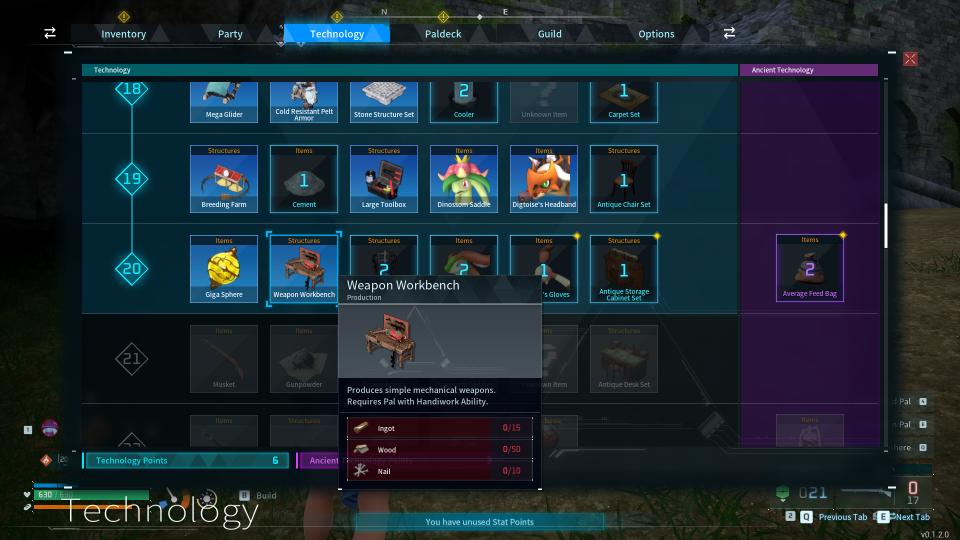Open the Options tab

(x=656, y=34)
